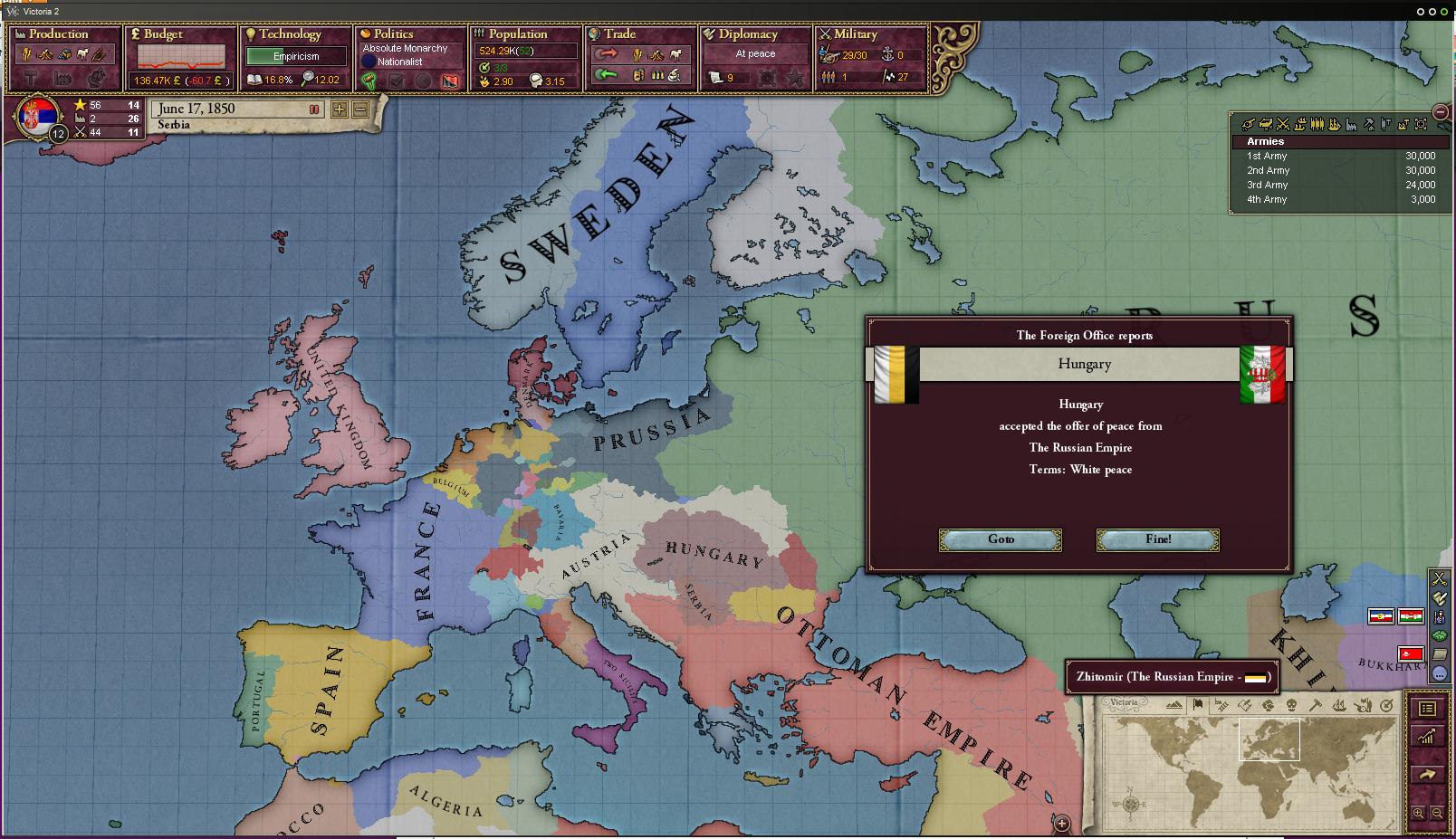This screenshot has width=1456, height=839.
Task: Switch to the terrain map mode
Action: click(1174, 706)
